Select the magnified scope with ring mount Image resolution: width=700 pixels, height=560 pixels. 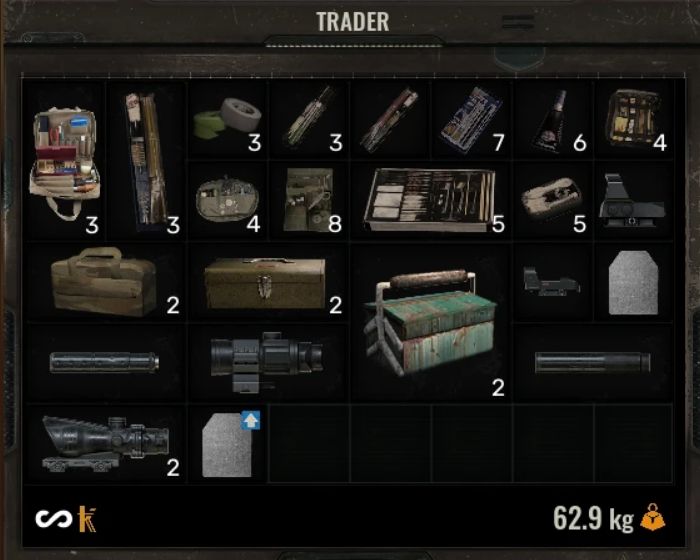266,361
